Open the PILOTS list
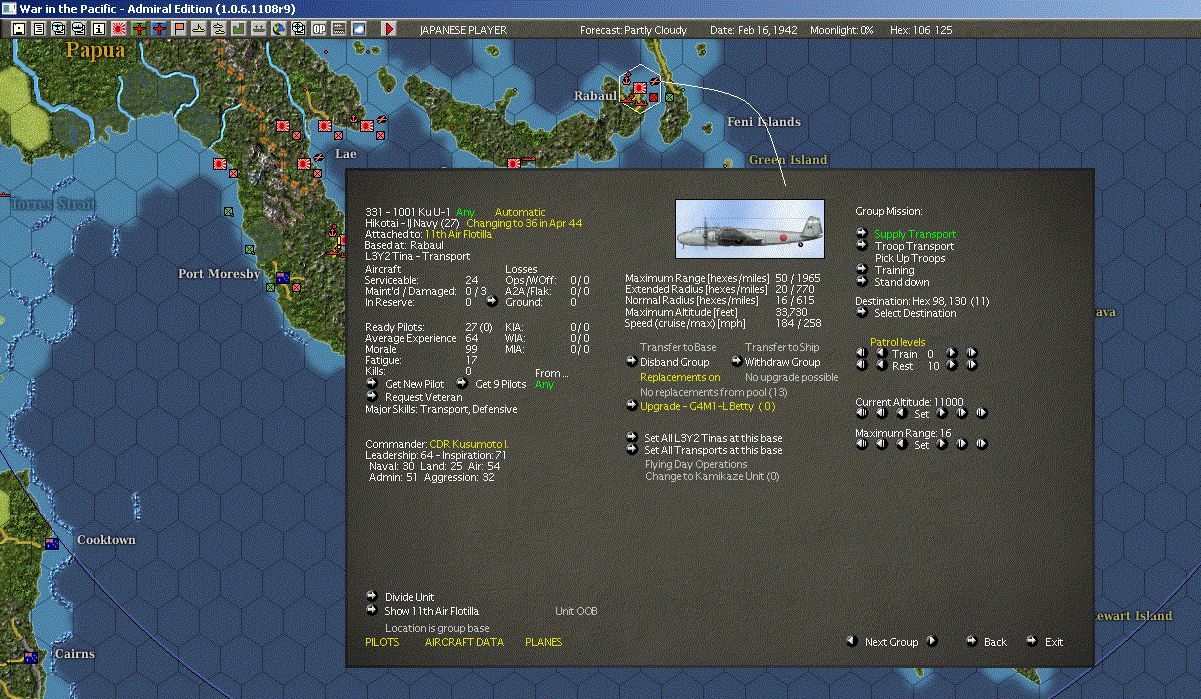 pyautogui.click(x=382, y=642)
